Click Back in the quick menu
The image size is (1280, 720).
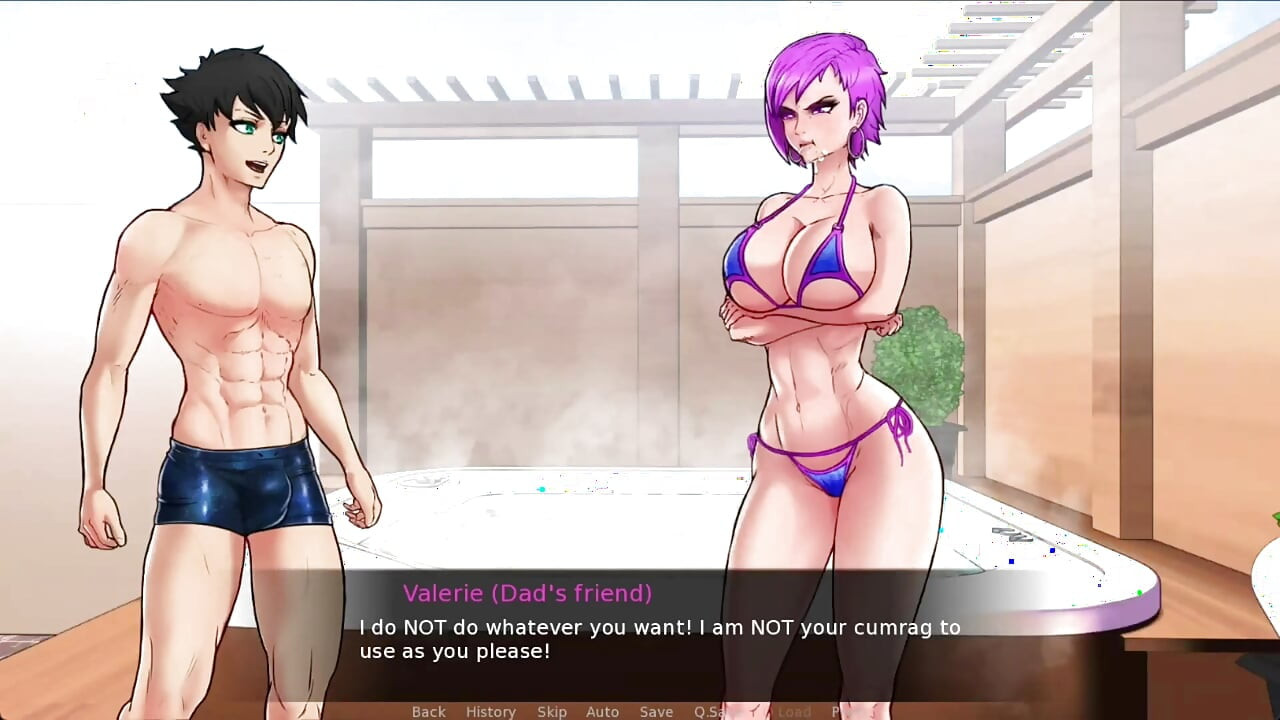[428, 711]
